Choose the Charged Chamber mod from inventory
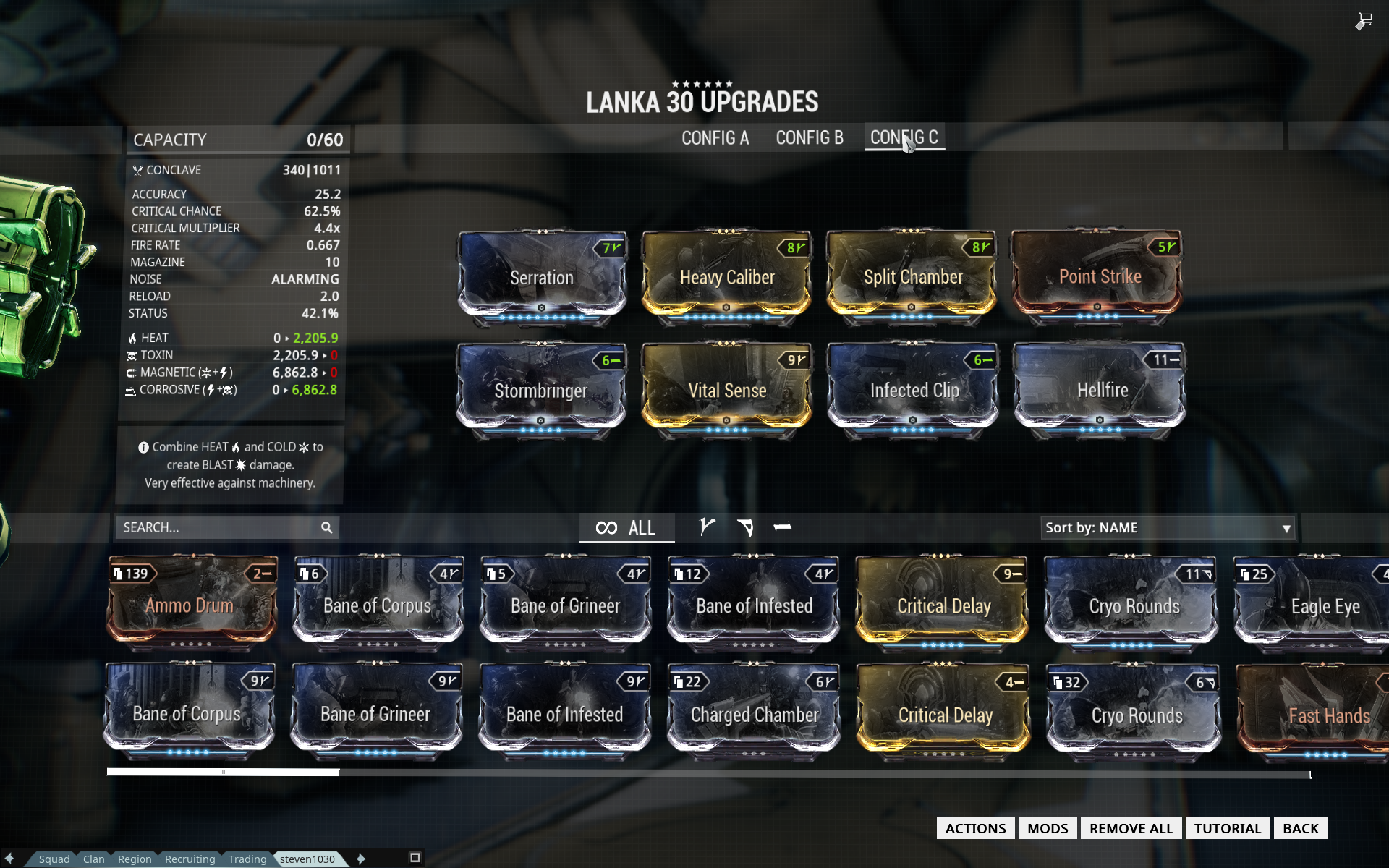 (x=754, y=714)
